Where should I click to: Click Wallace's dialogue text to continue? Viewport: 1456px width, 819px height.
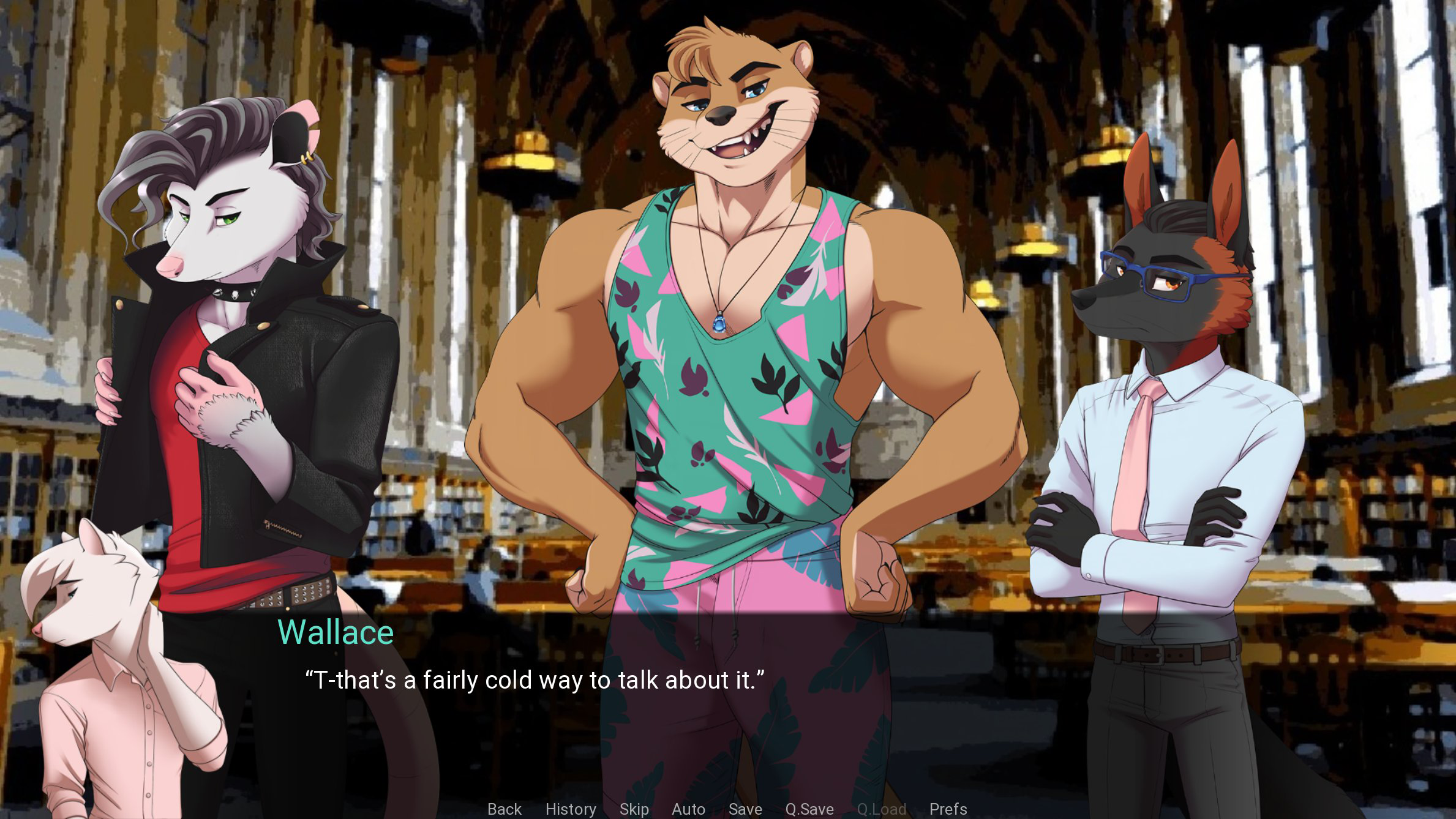tap(535, 680)
